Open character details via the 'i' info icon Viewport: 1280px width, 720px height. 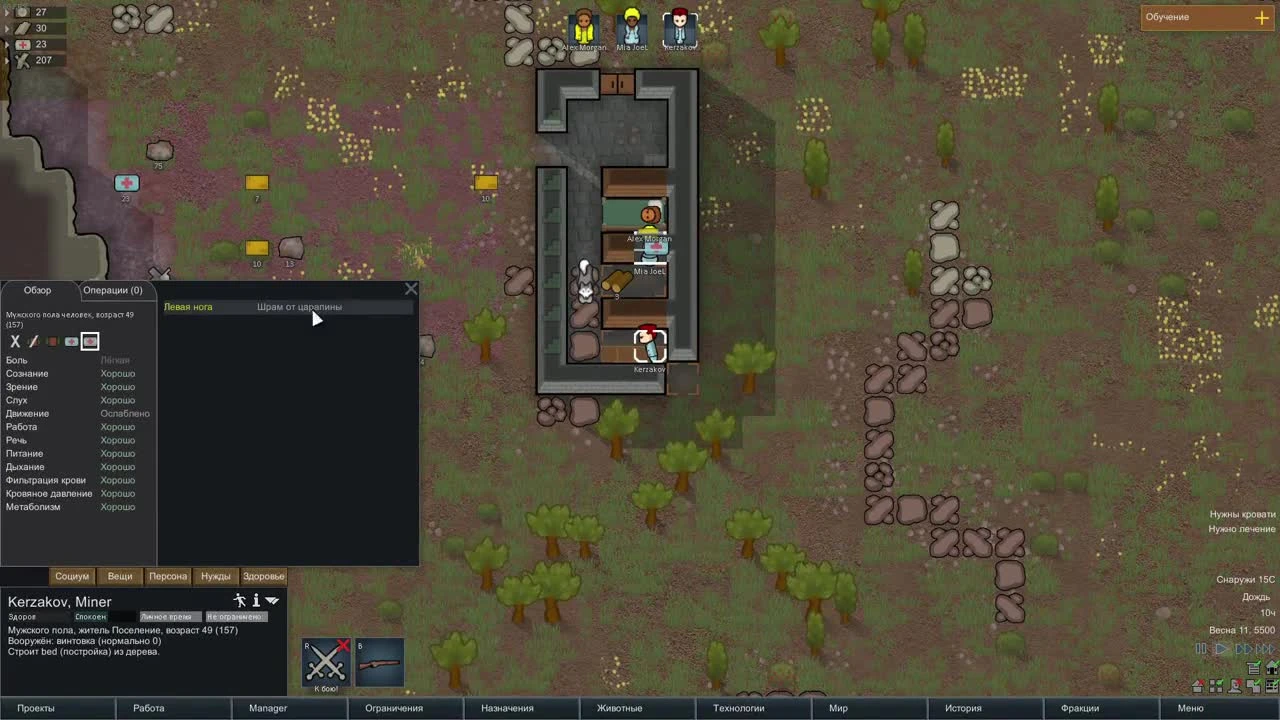coord(256,600)
